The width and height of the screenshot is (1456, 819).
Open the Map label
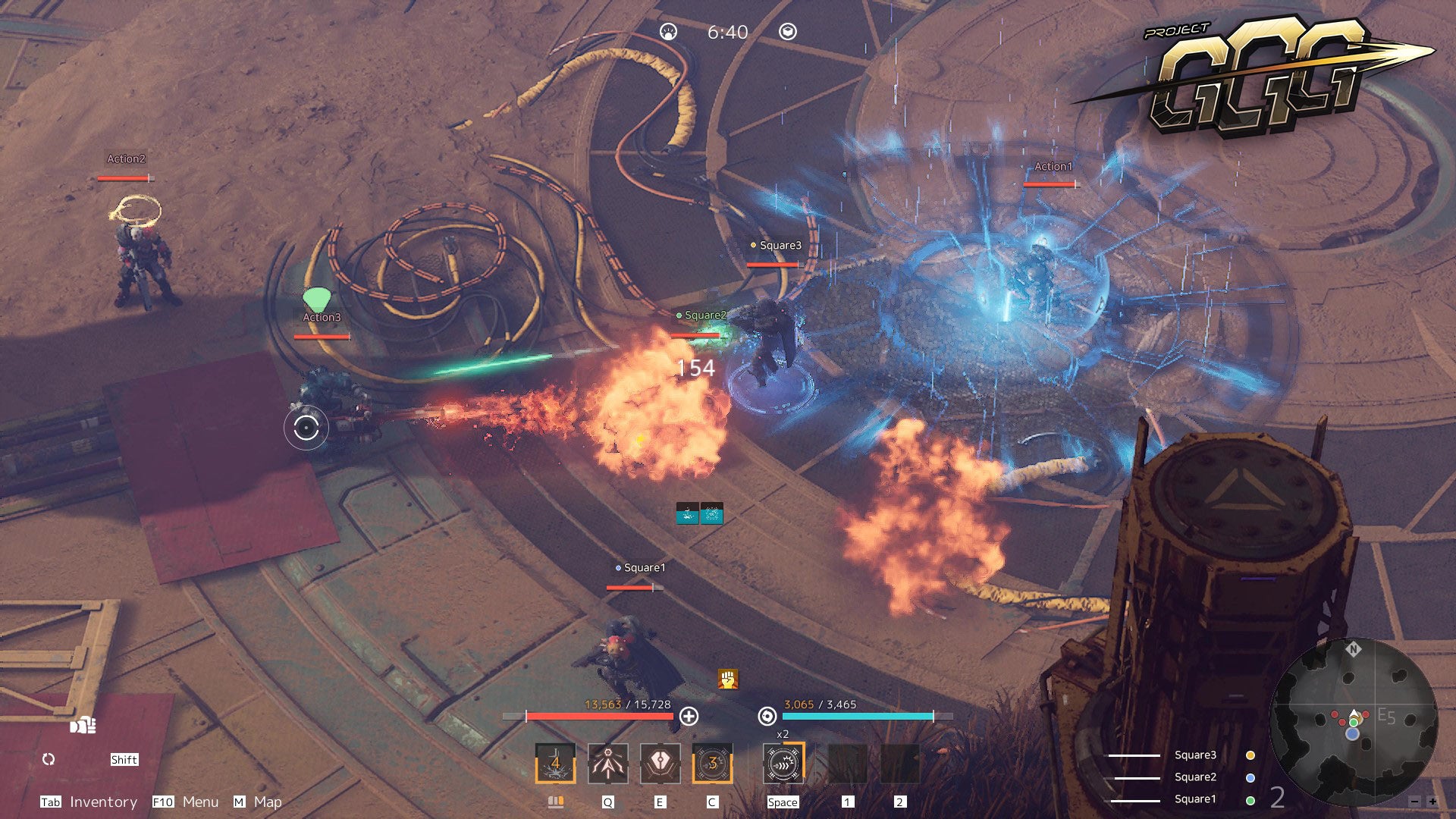tap(268, 802)
